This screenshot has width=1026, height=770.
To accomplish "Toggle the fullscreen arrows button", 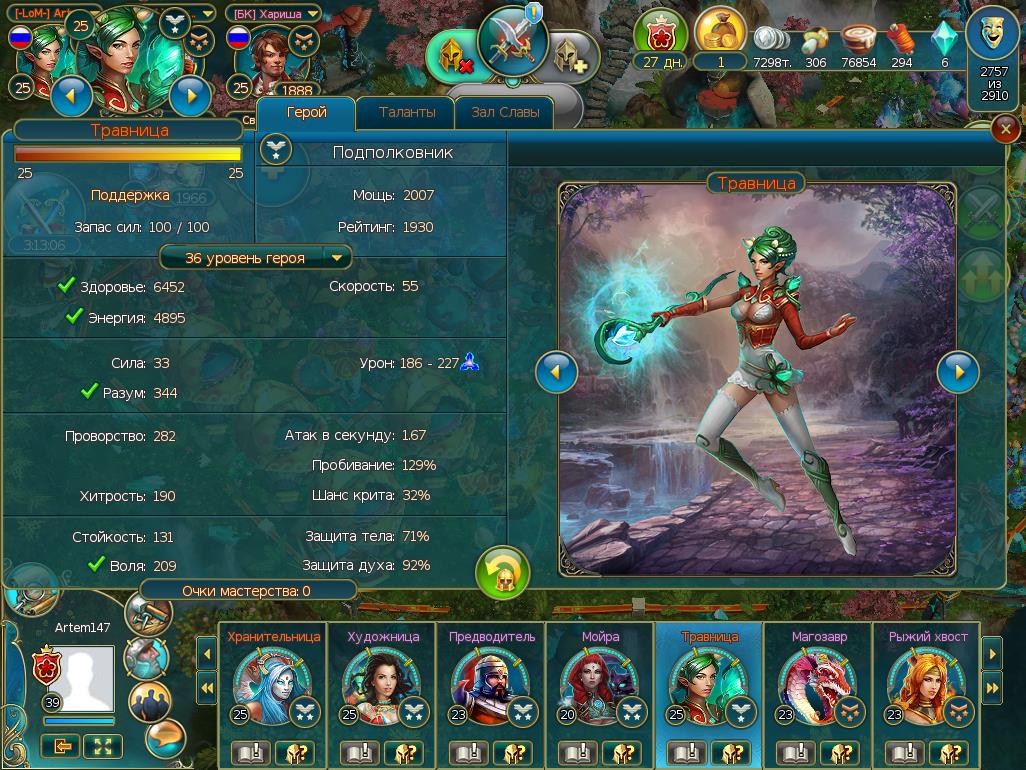I will pos(103,745).
